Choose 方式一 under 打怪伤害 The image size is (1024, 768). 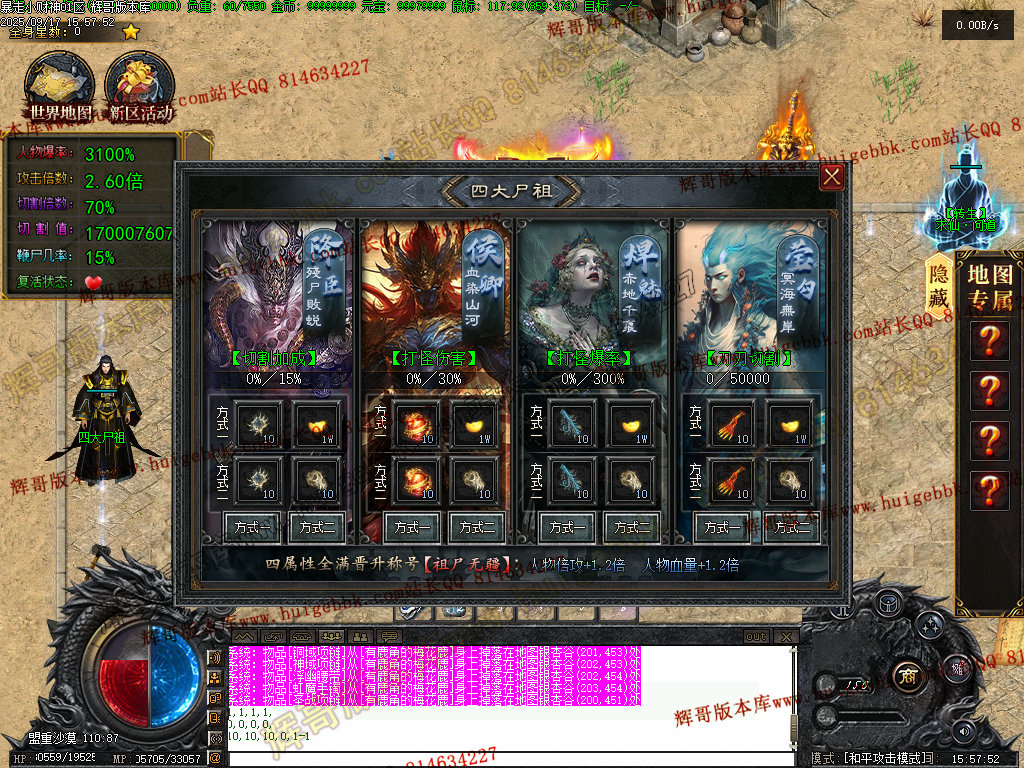(411, 527)
